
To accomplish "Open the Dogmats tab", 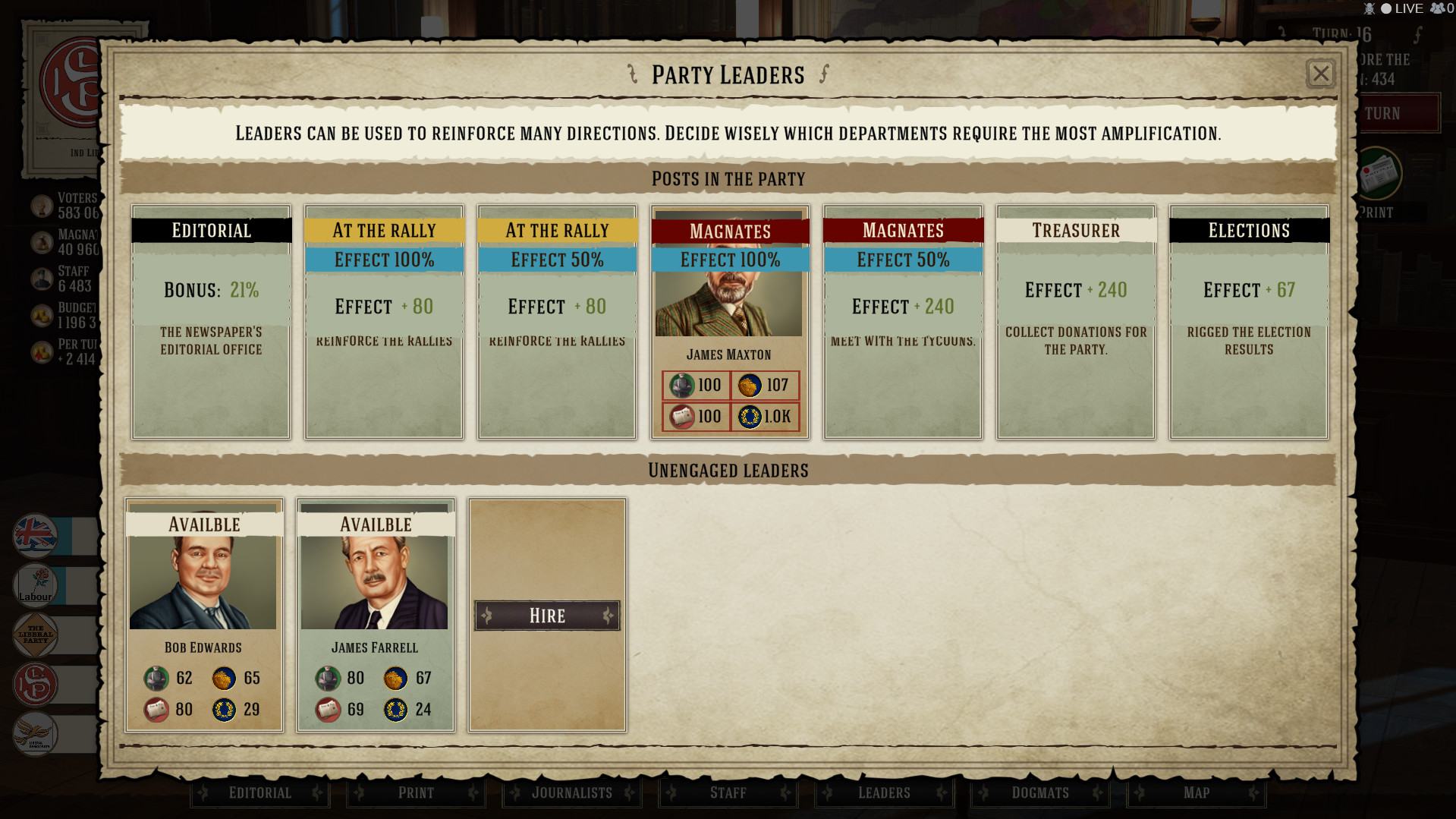I will pos(1040,792).
